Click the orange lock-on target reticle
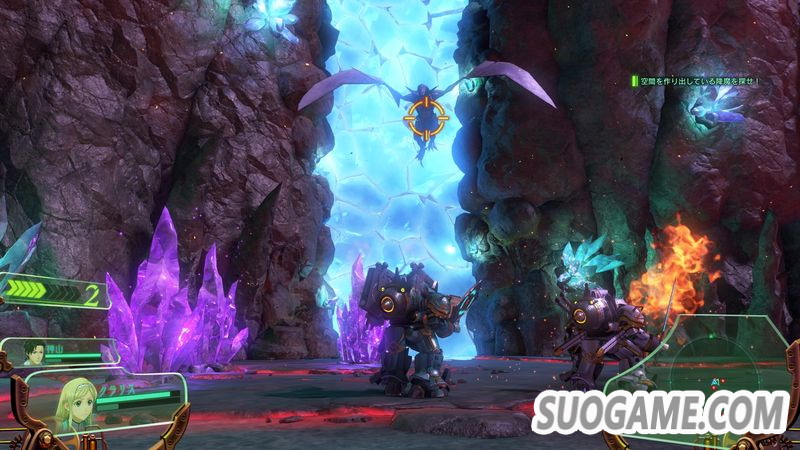This screenshot has width=800, height=450. (426, 119)
